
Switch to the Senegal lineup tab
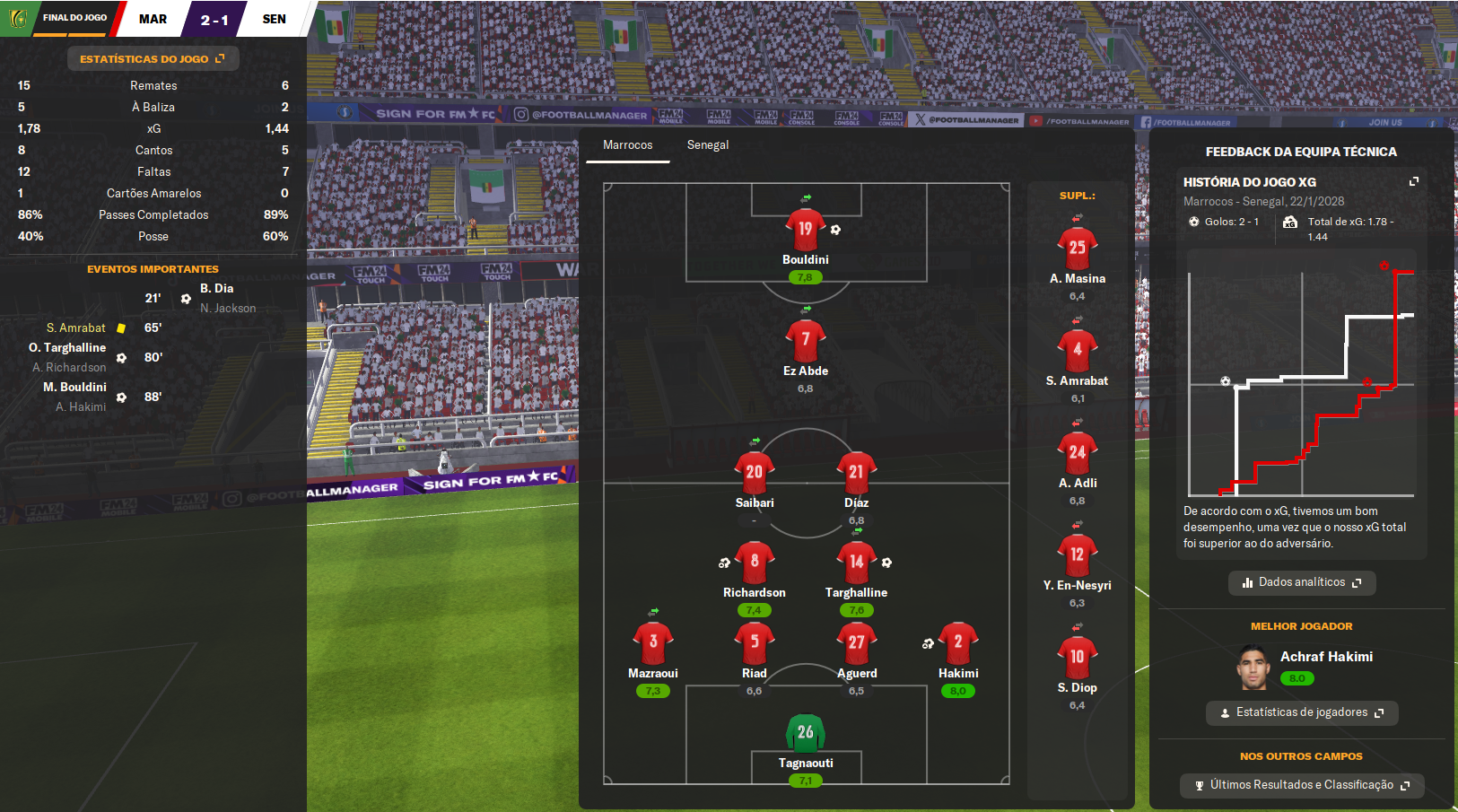pyautogui.click(x=707, y=145)
